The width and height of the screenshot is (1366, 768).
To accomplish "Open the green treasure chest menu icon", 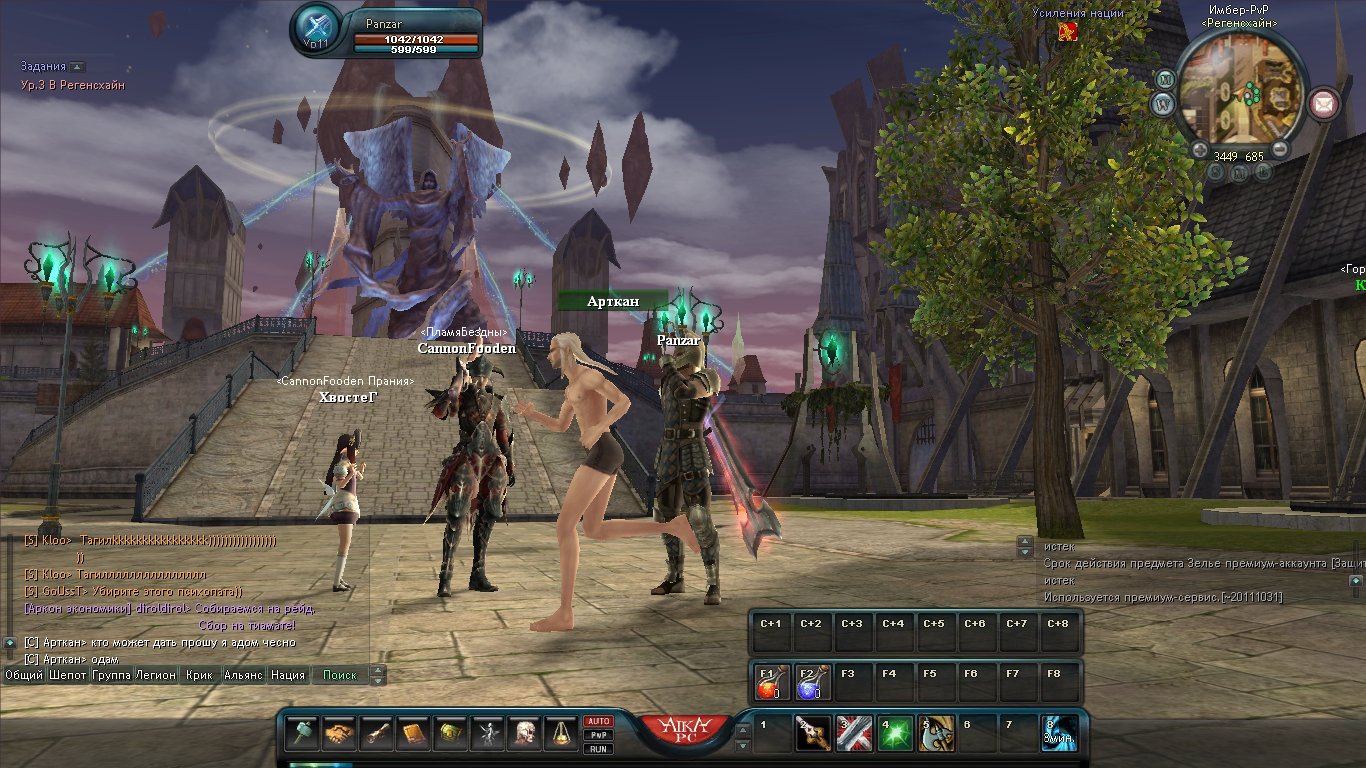I will coord(449,734).
